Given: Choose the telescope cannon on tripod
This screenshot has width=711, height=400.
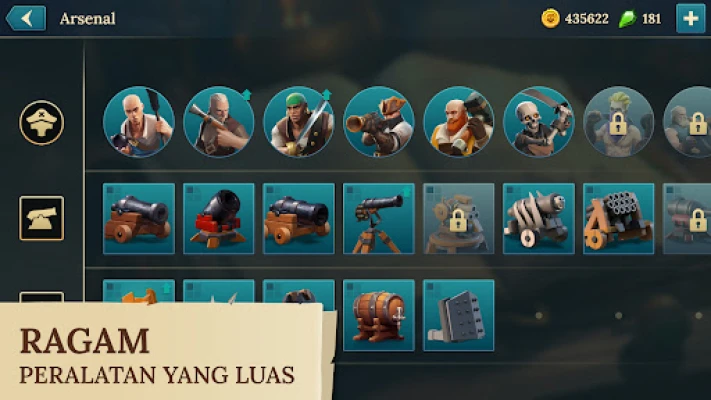Looking at the screenshot, I should coord(378,218).
